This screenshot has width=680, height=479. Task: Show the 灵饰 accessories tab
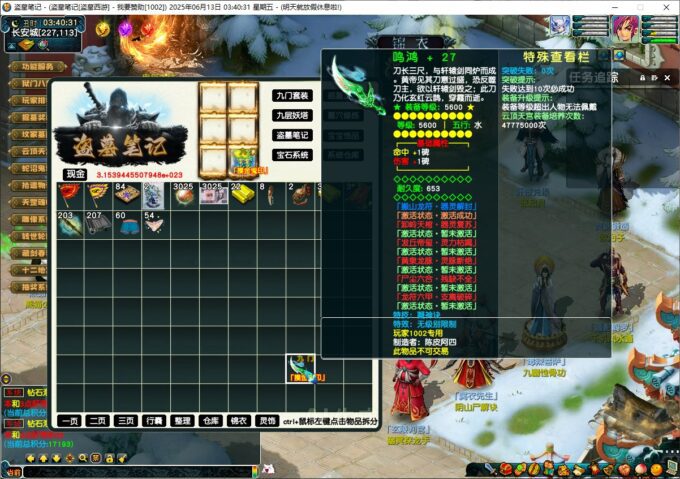[x=267, y=421]
